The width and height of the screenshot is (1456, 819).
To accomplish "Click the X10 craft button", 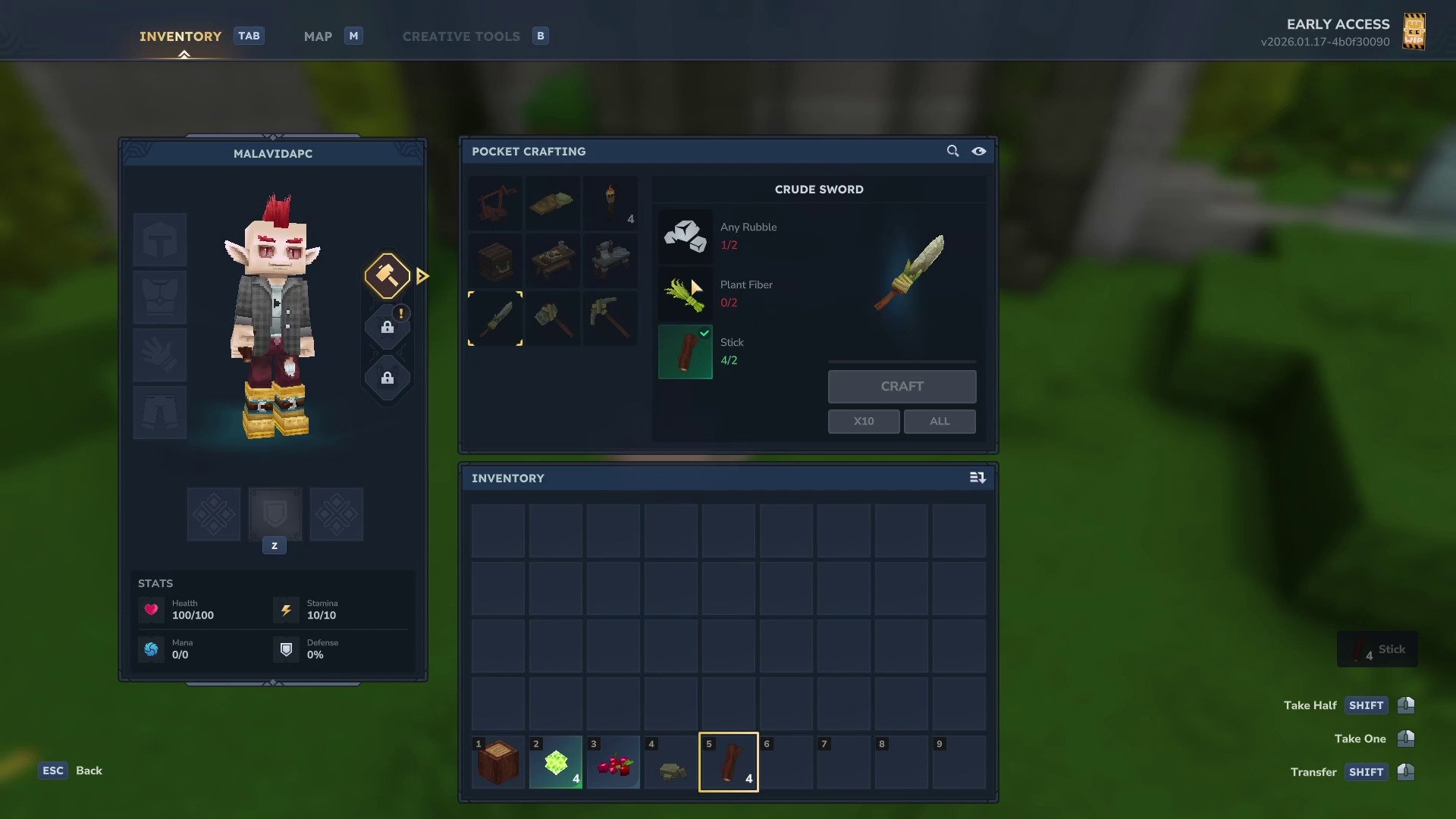I will click(864, 422).
